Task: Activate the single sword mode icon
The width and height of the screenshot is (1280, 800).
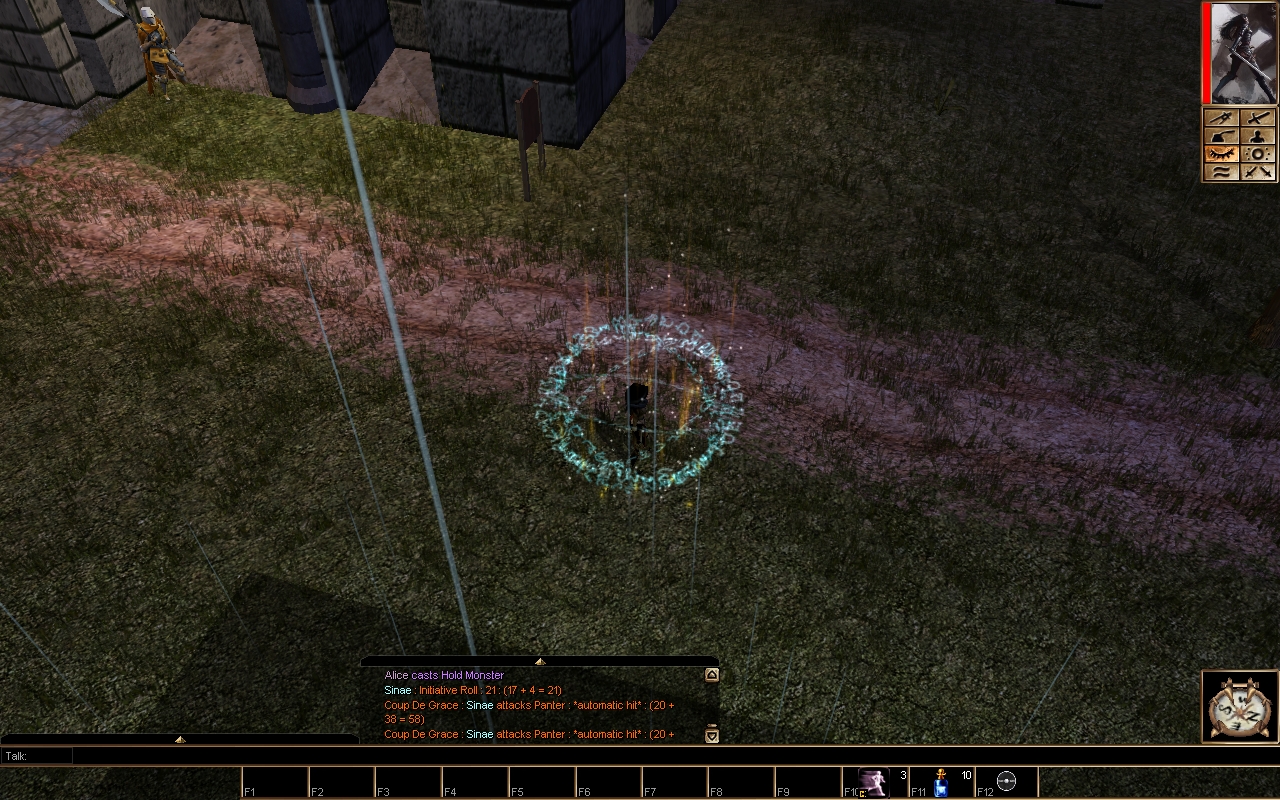Action: pos(1258,118)
